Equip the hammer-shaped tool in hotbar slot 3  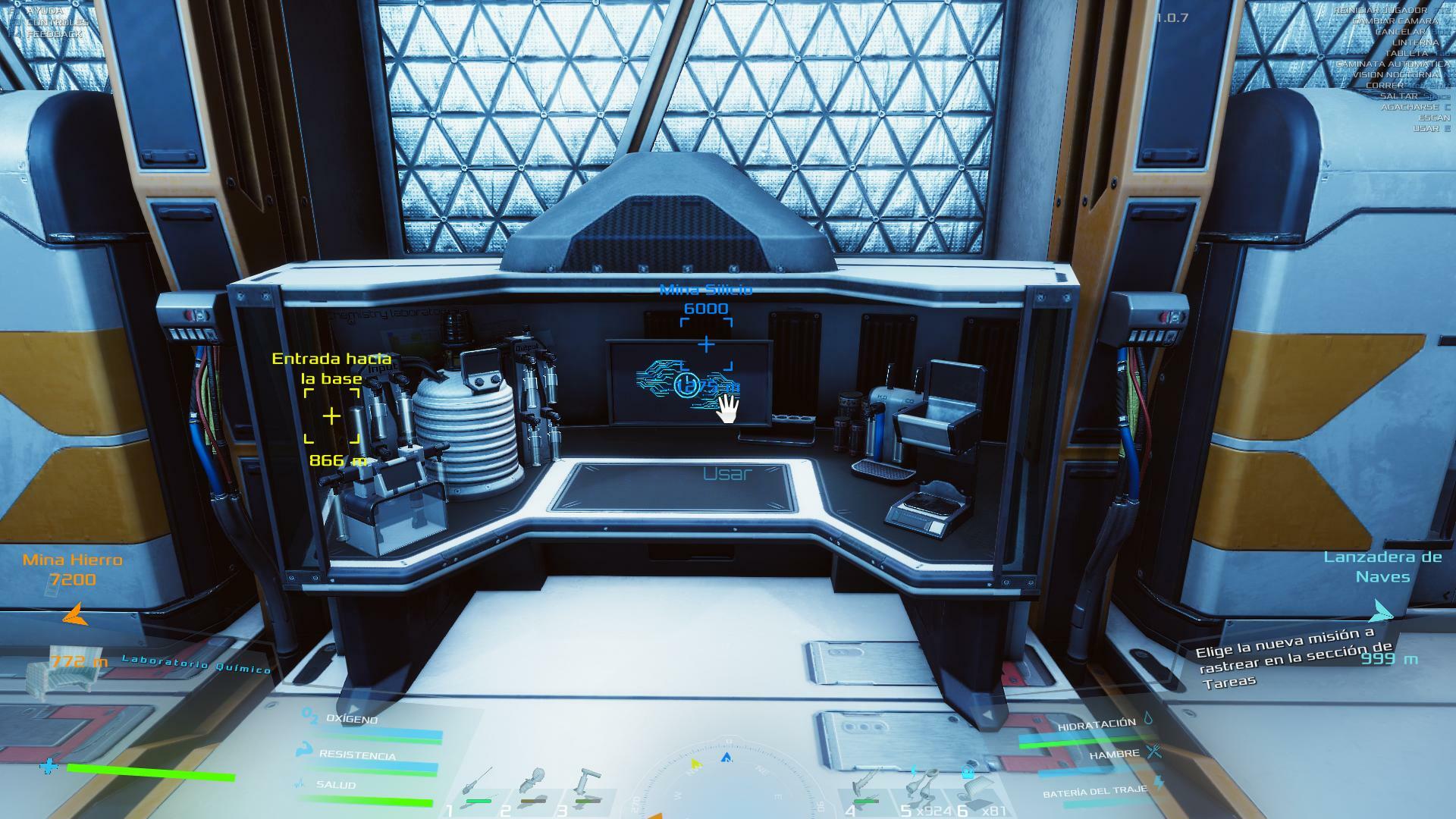587,785
